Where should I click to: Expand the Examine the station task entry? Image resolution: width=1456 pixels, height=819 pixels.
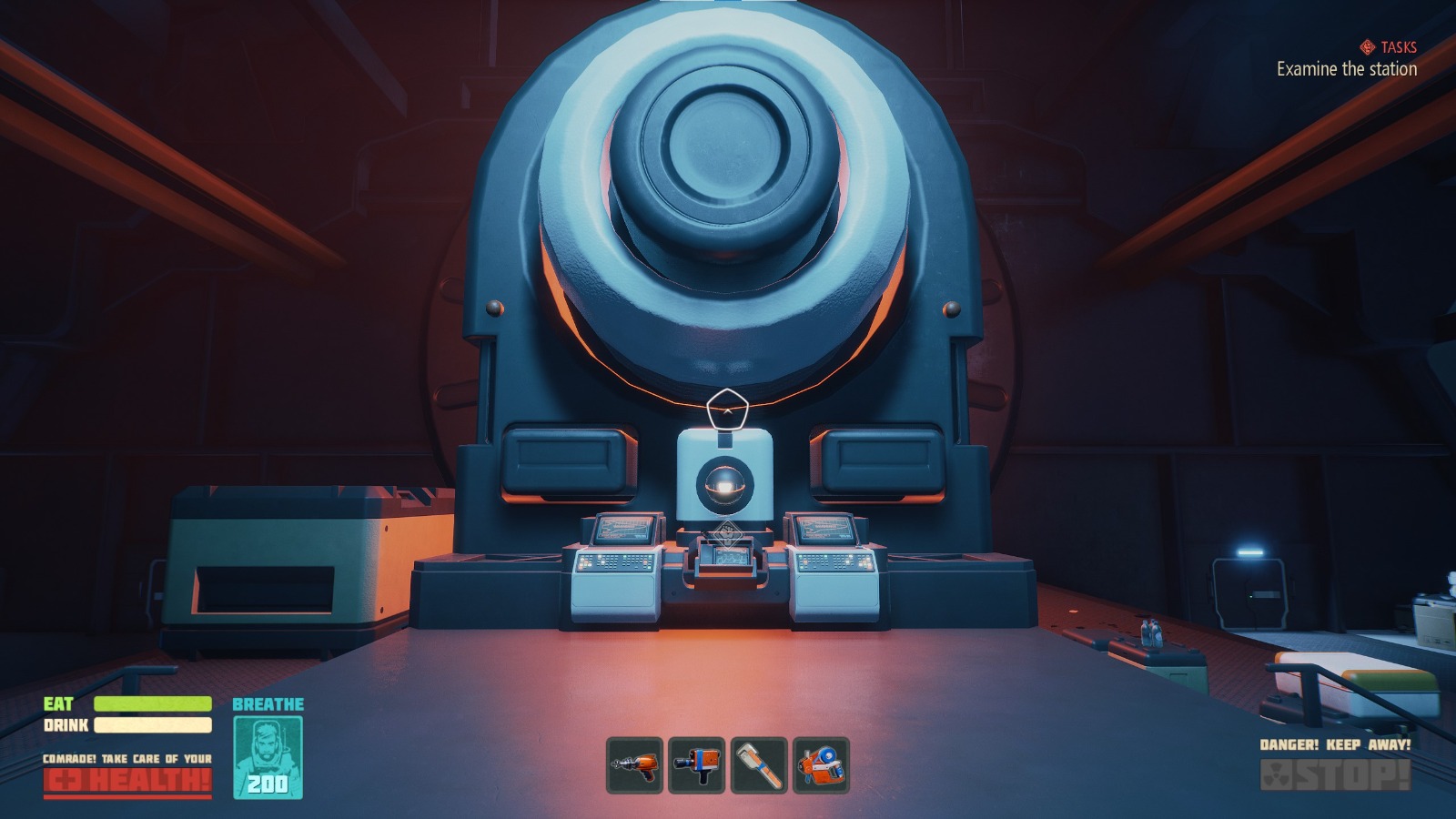1345,68
